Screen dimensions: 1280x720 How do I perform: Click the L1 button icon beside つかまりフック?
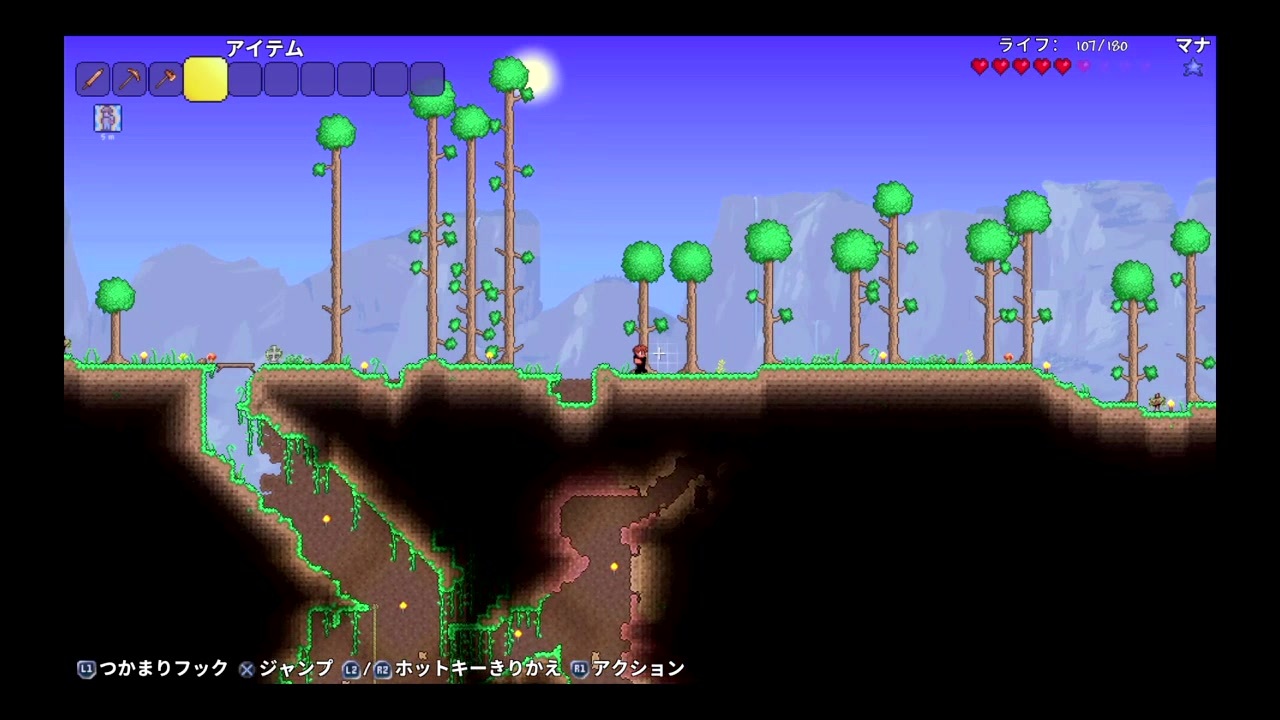[86, 670]
